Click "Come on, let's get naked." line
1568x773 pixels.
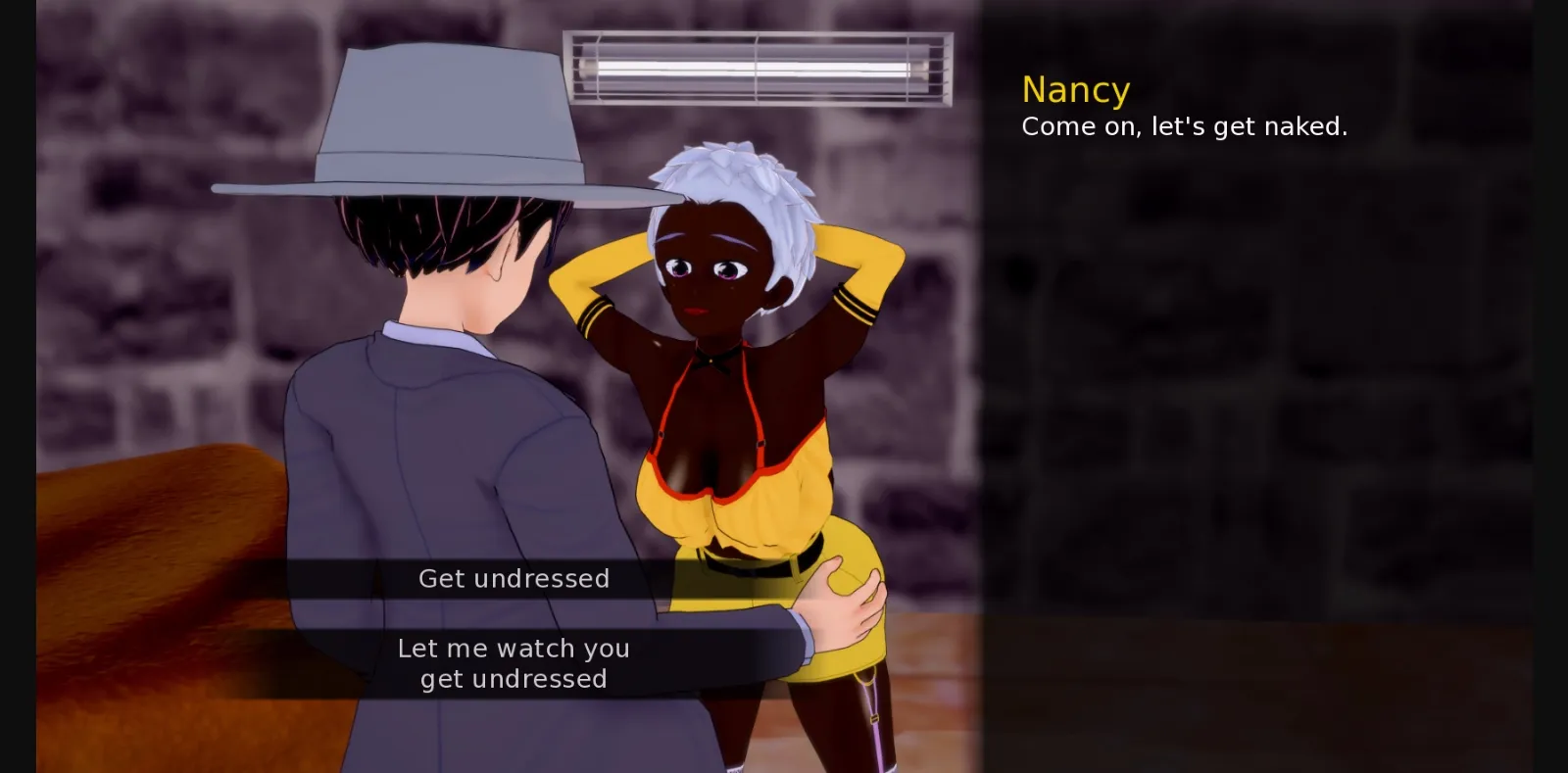(1184, 125)
